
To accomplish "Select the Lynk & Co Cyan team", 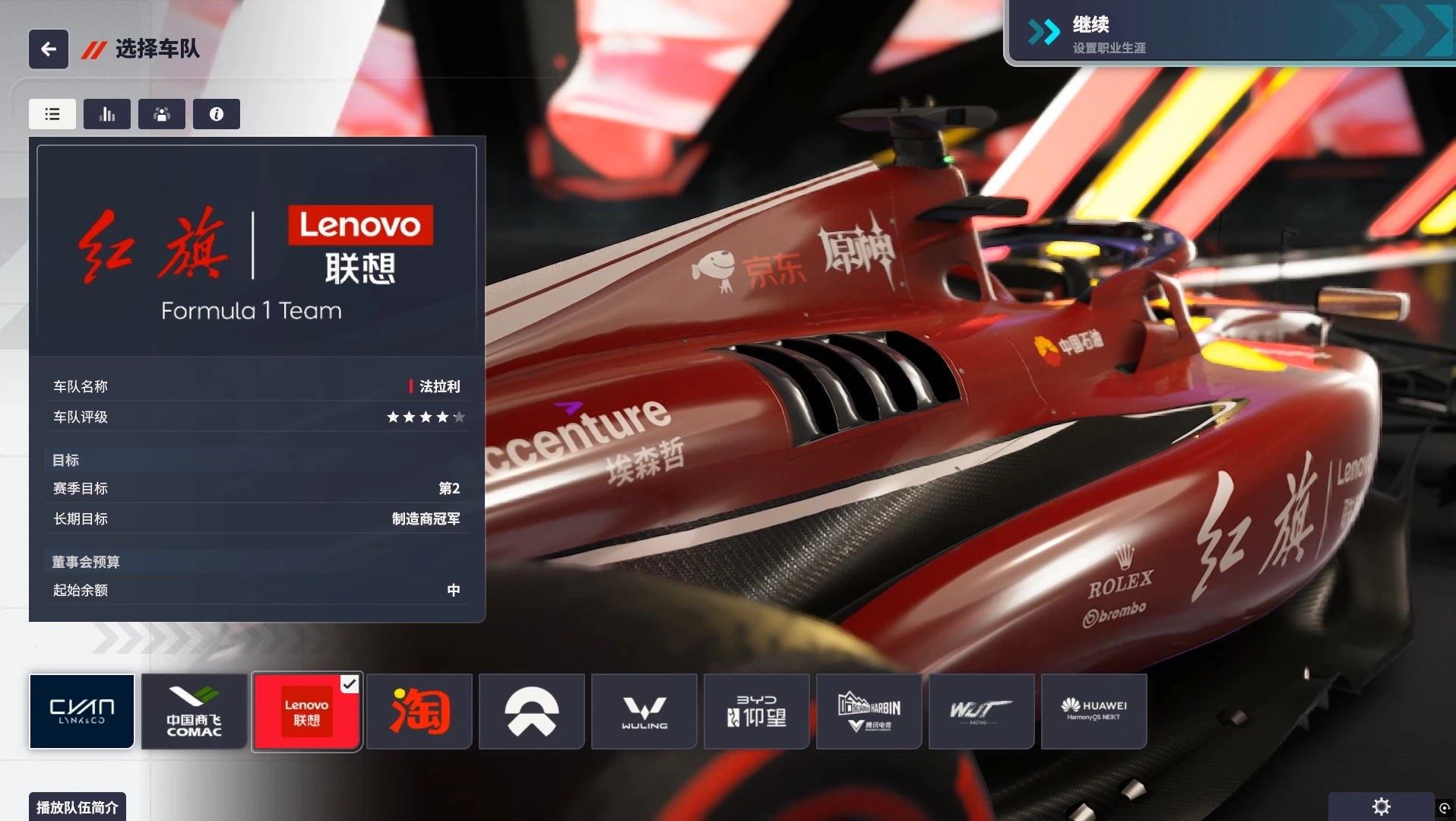I will tap(82, 712).
